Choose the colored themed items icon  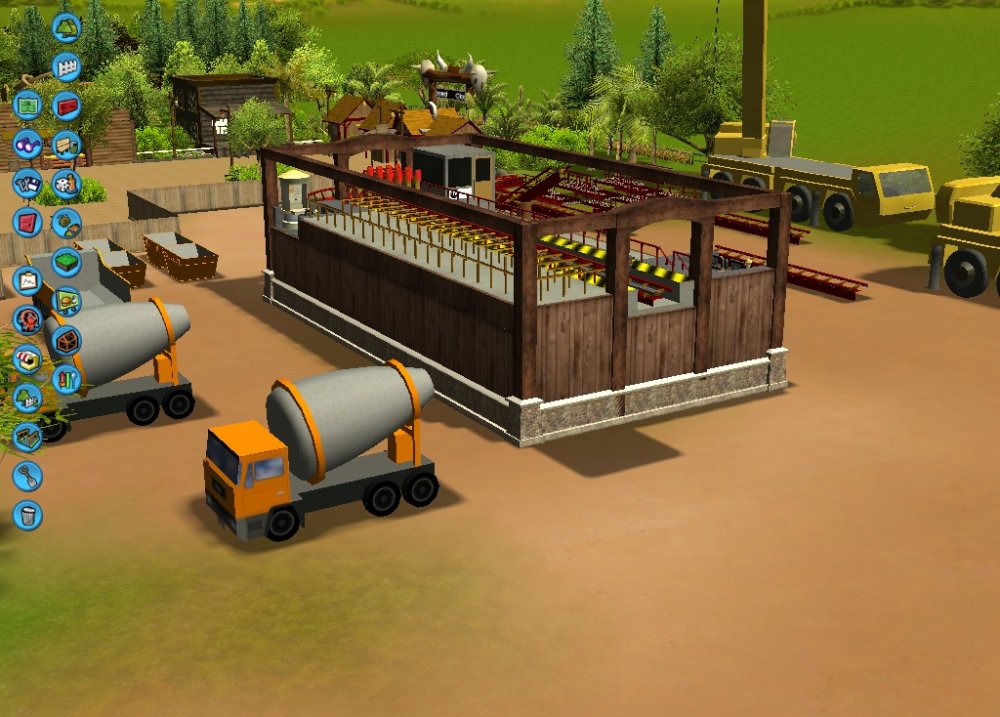(x=67, y=379)
